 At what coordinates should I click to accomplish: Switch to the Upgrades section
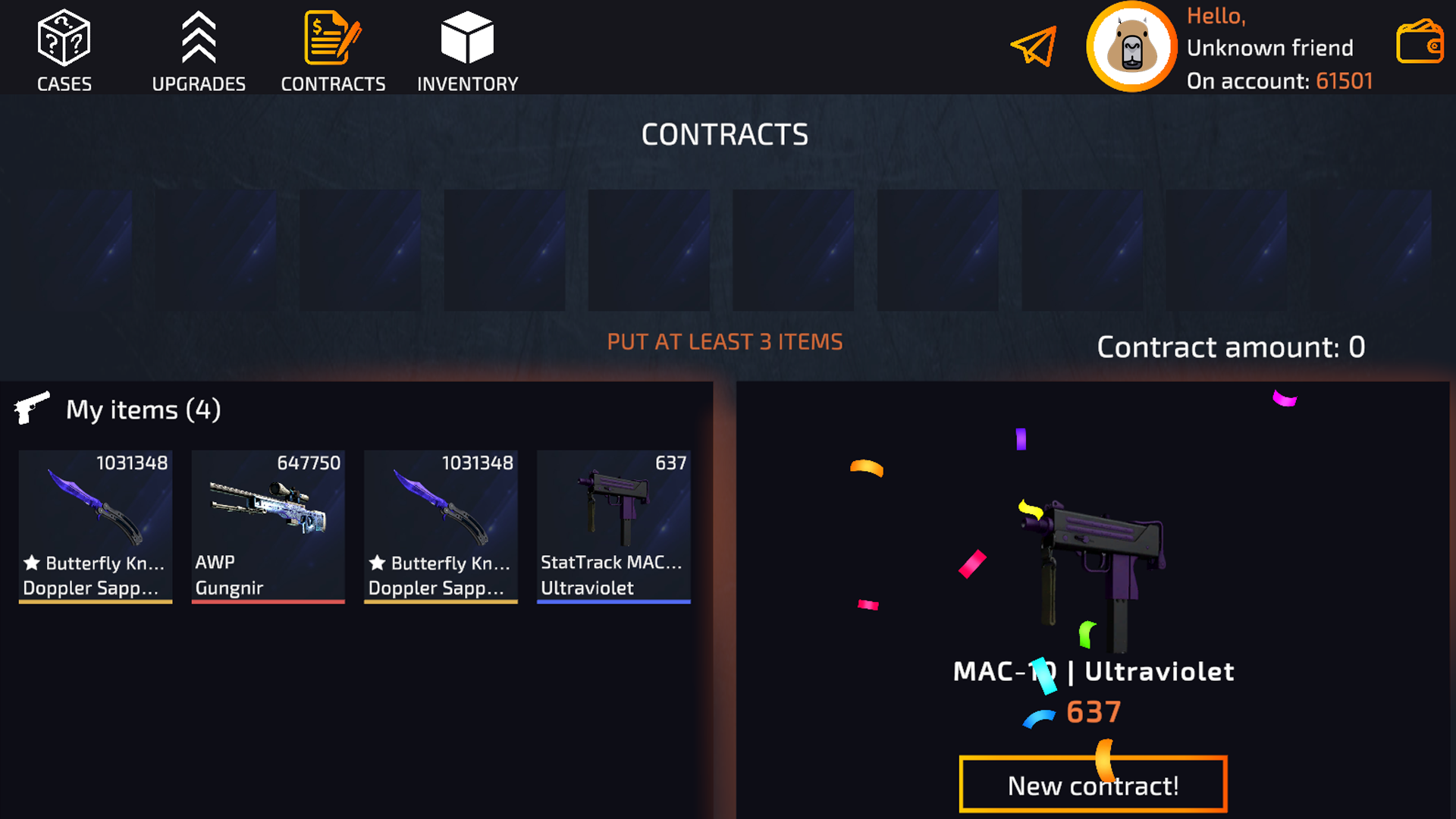pos(199,49)
